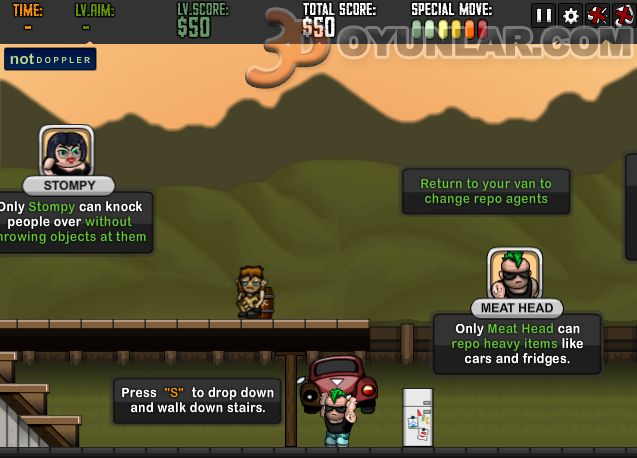Pause the game

tap(544, 15)
